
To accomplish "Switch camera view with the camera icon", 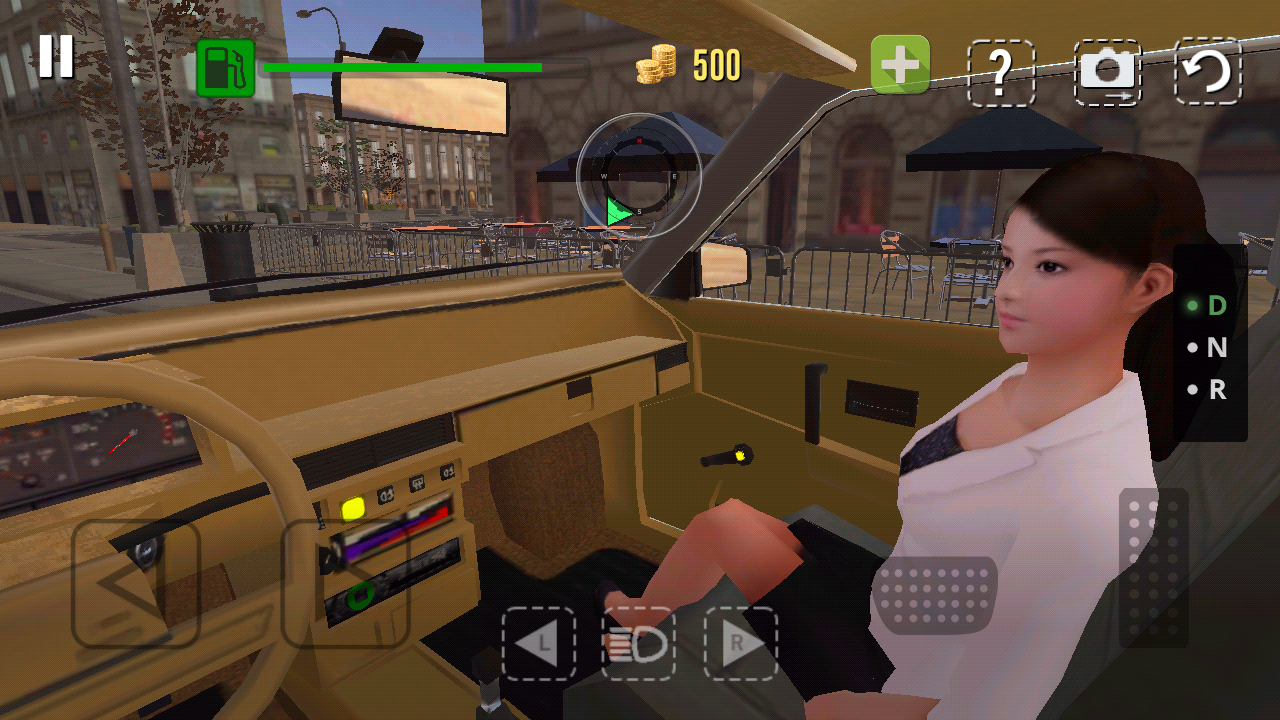I will point(1107,72).
